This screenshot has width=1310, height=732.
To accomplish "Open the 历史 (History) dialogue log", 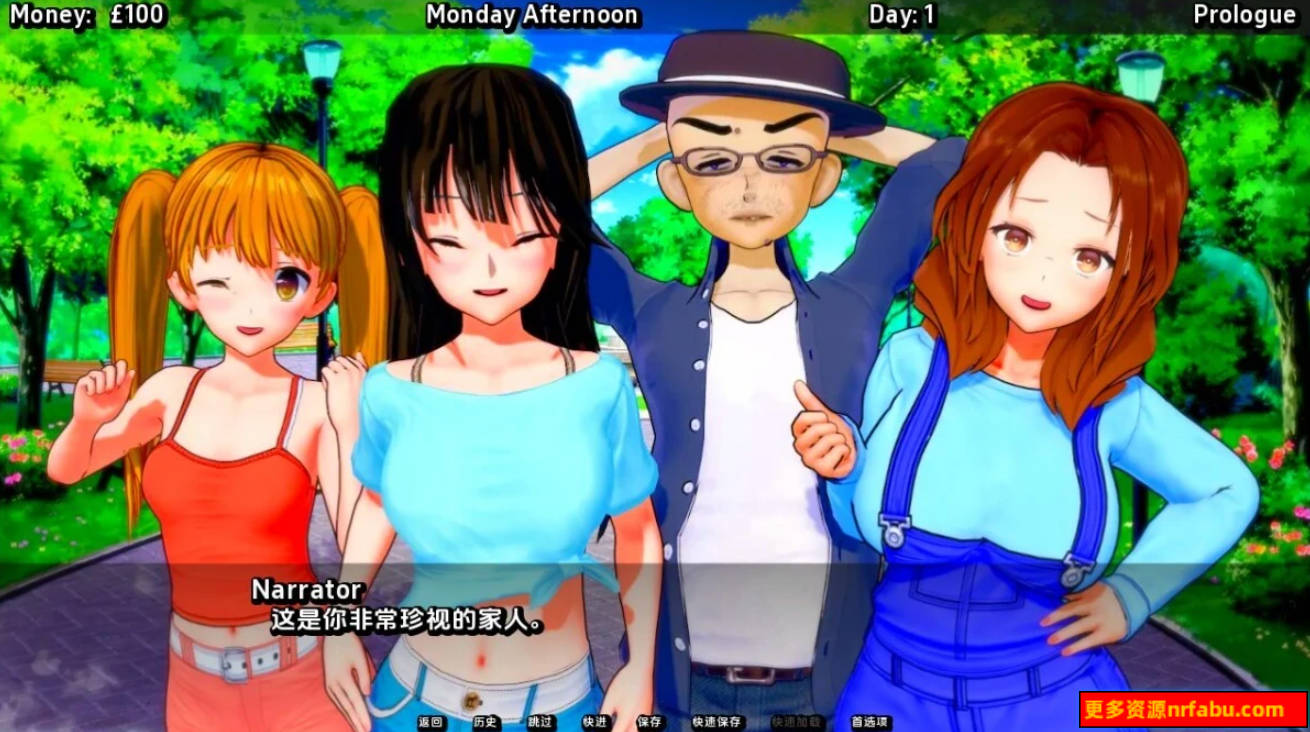I will [x=485, y=722].
